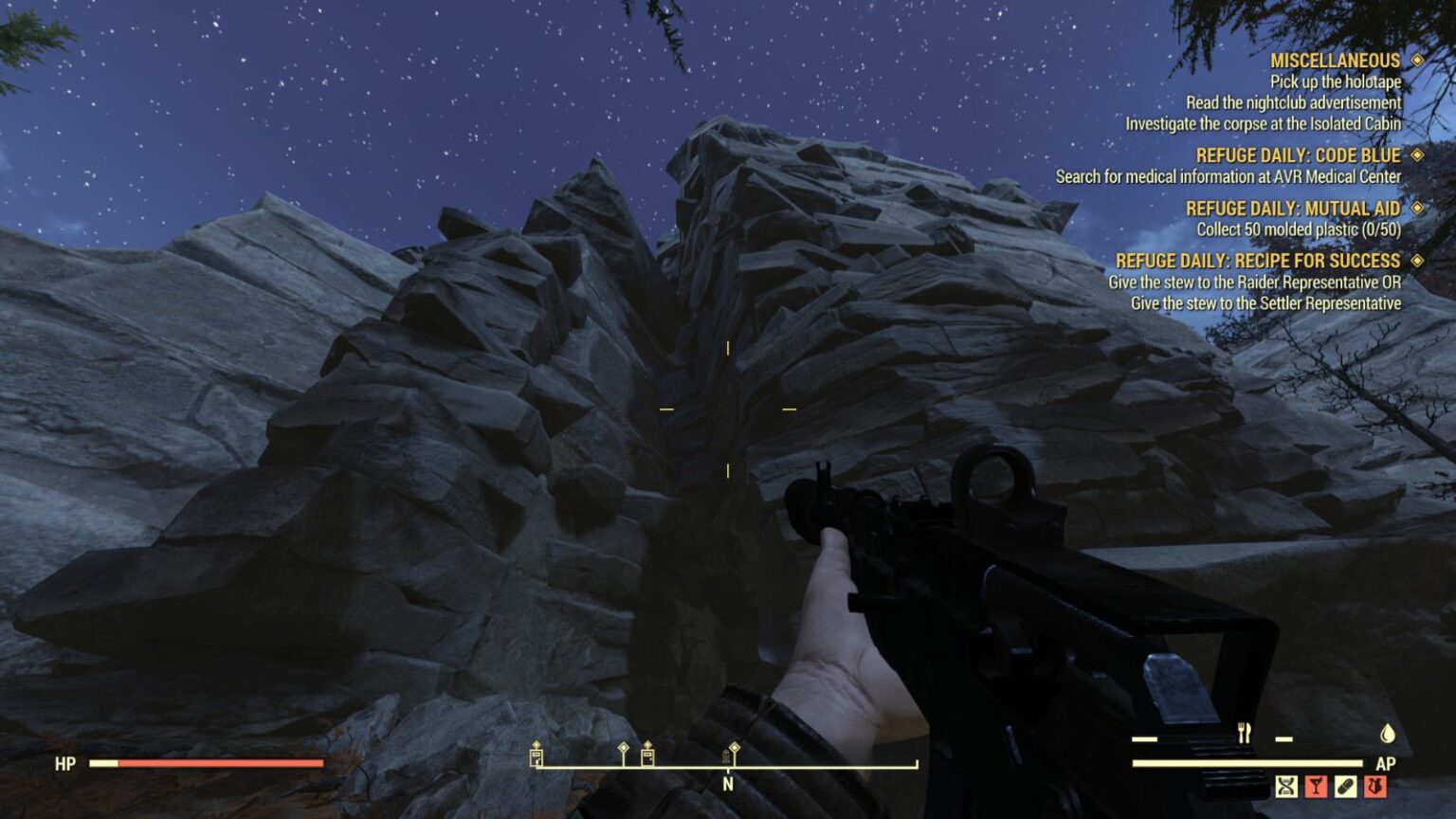Click the red mutation emblem status icon

pos(1375,787)
